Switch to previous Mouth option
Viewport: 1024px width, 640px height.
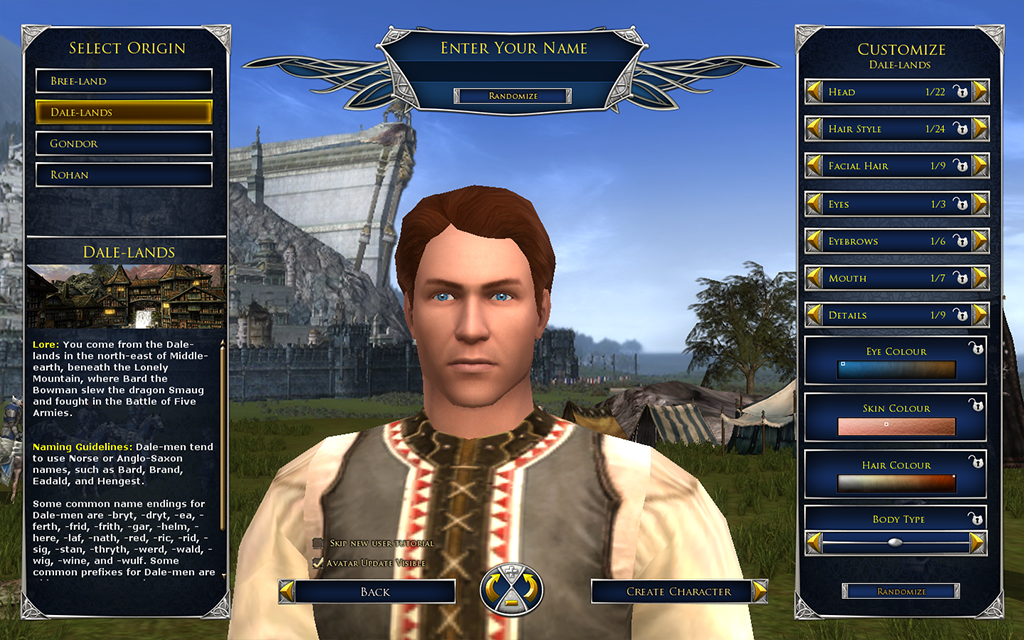(814, 278)
